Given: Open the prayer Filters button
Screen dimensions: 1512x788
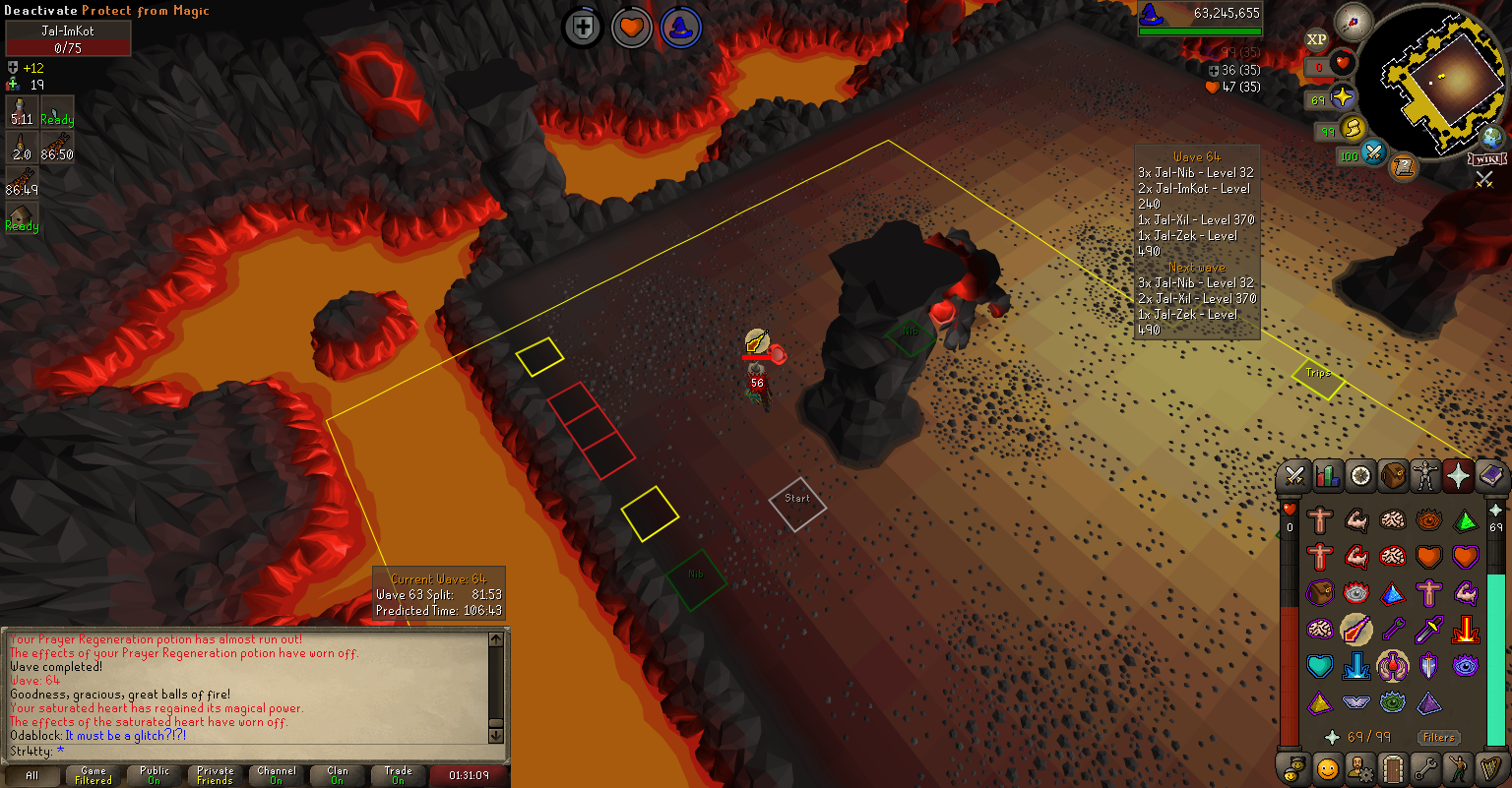Looking at the screenshot, I should pos(1438,737).
